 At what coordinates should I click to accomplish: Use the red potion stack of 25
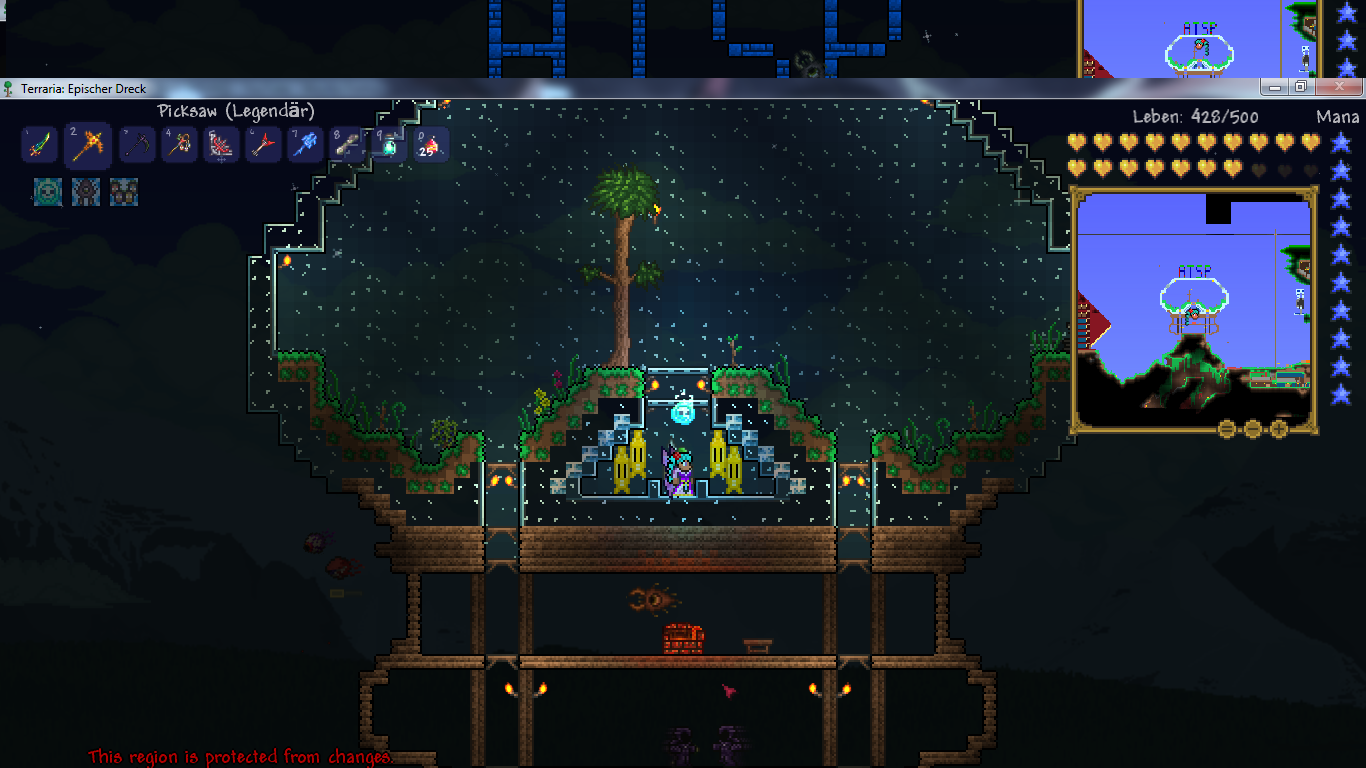coord(430,146)
